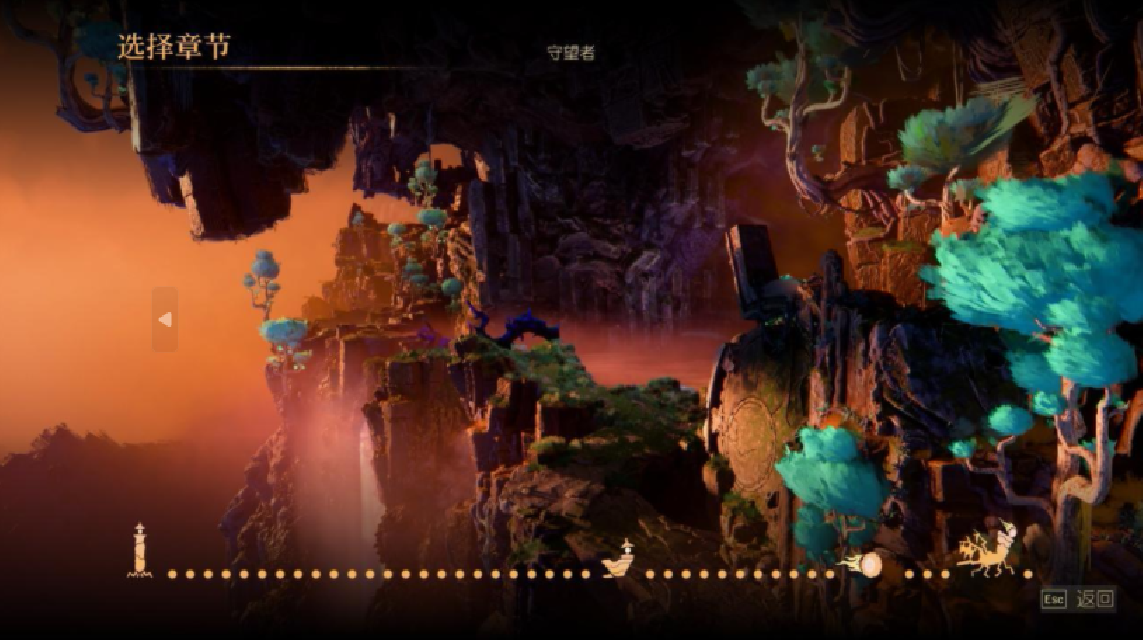This screenshot has width=1143, height=640.
Task: Click the 返回 back button
Action: click(x=1095, y=599)
